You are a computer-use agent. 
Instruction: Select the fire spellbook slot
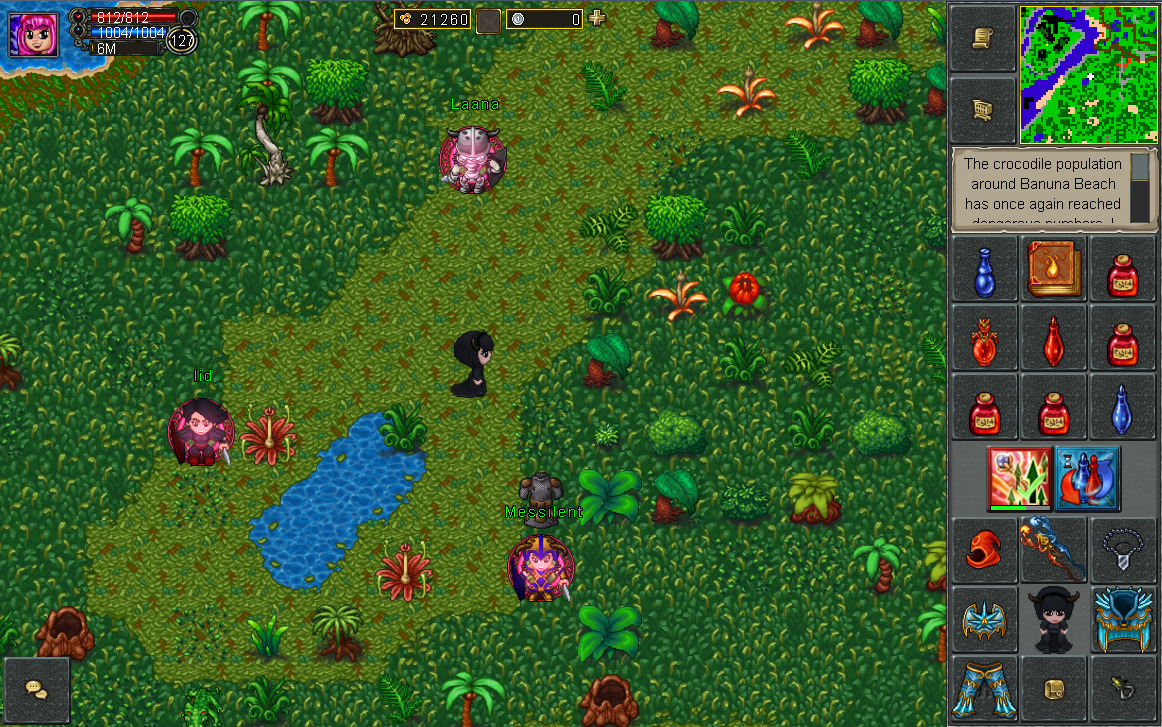[x=1053, y=269]
